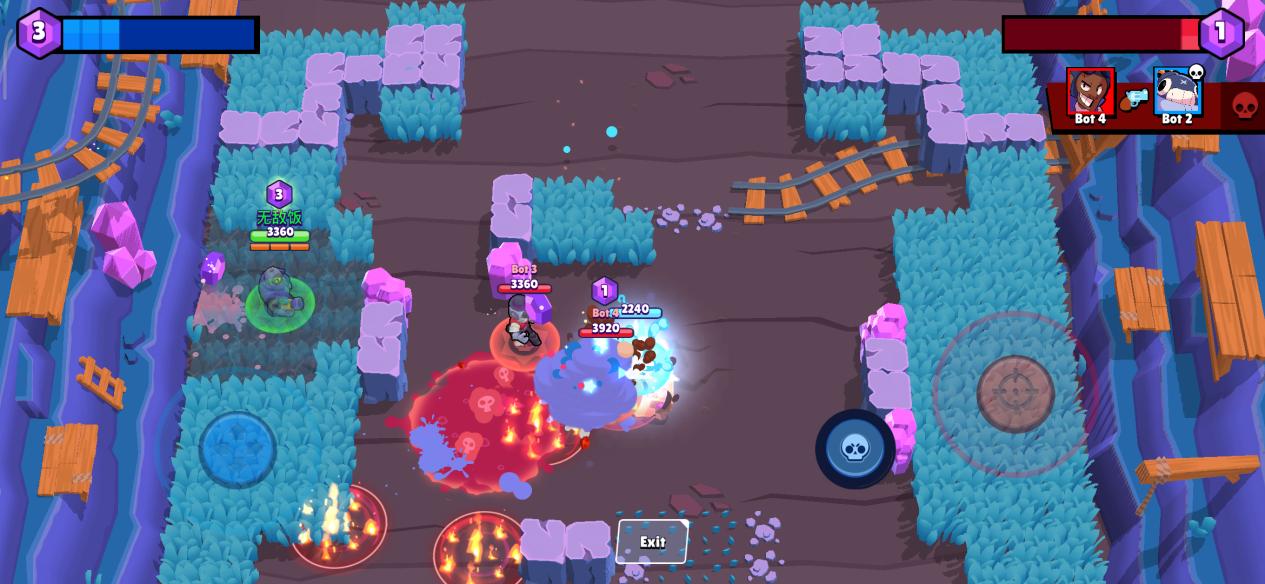Tap the Exit button
Screen dimensions: 1265x584
[652, 542]
